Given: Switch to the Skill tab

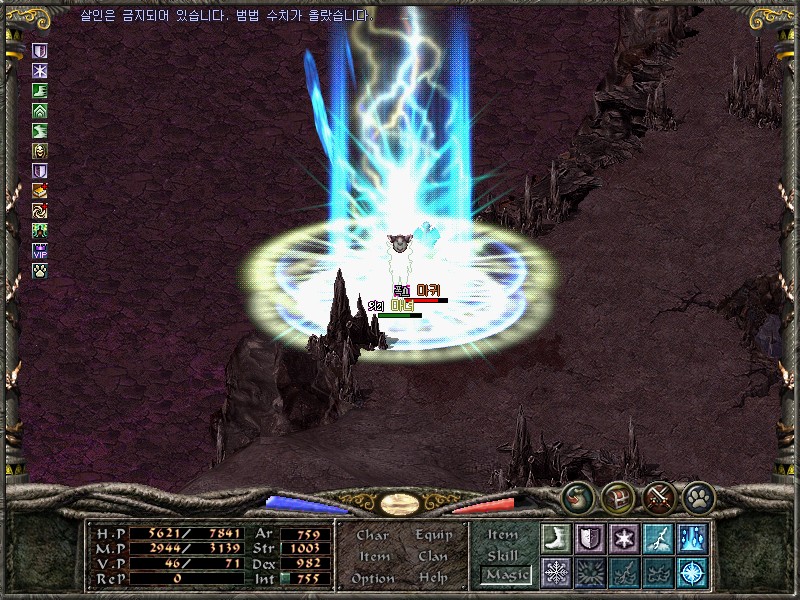Looking at the screenshot, I should 502,555.
